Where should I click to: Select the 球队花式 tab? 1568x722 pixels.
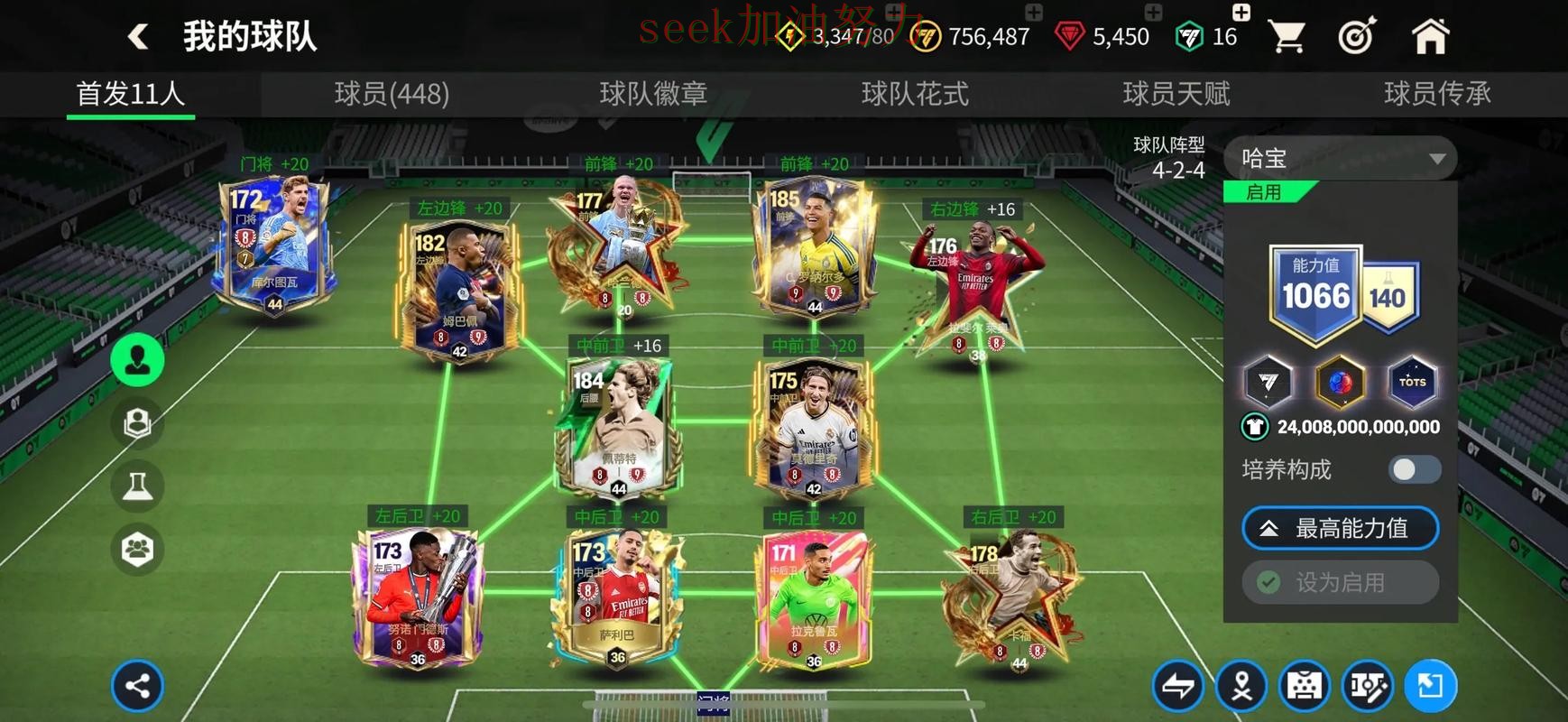[915, 94]
